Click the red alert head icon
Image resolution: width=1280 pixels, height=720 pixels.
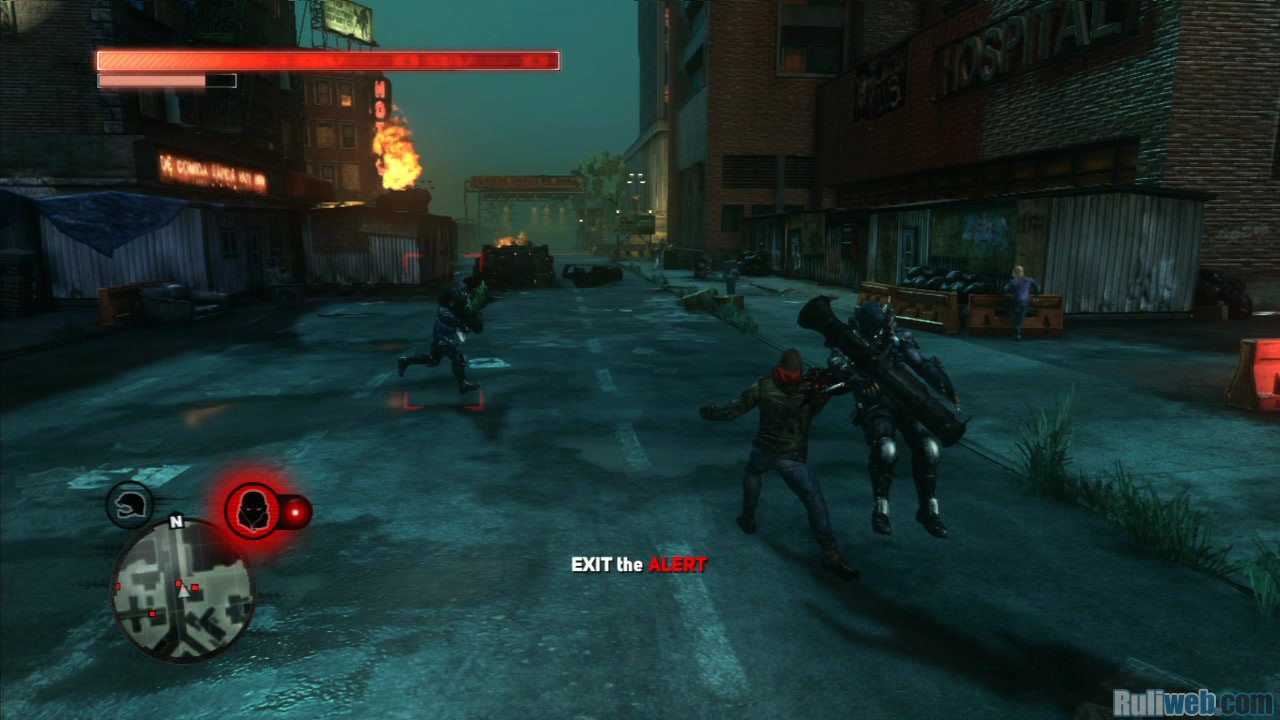point(251,511)
